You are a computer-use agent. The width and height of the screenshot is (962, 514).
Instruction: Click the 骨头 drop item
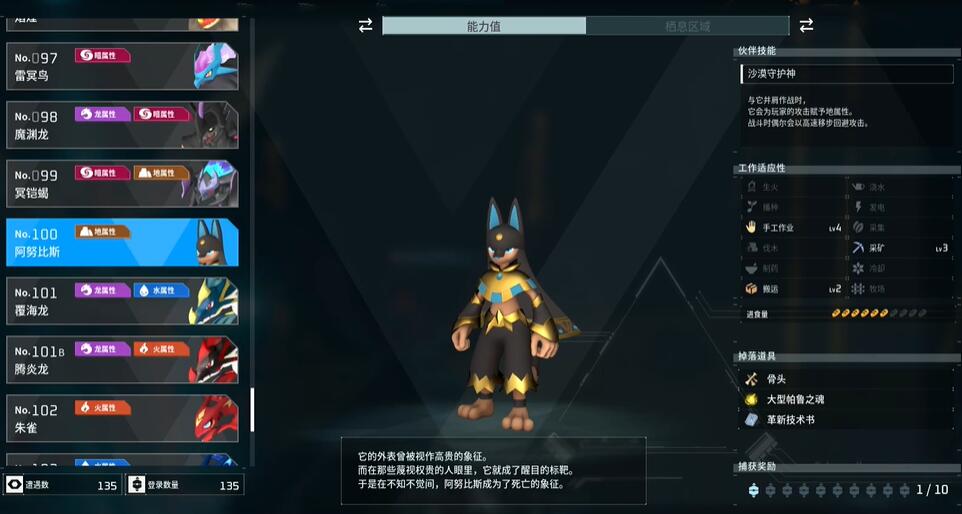(x=776, y=379)
